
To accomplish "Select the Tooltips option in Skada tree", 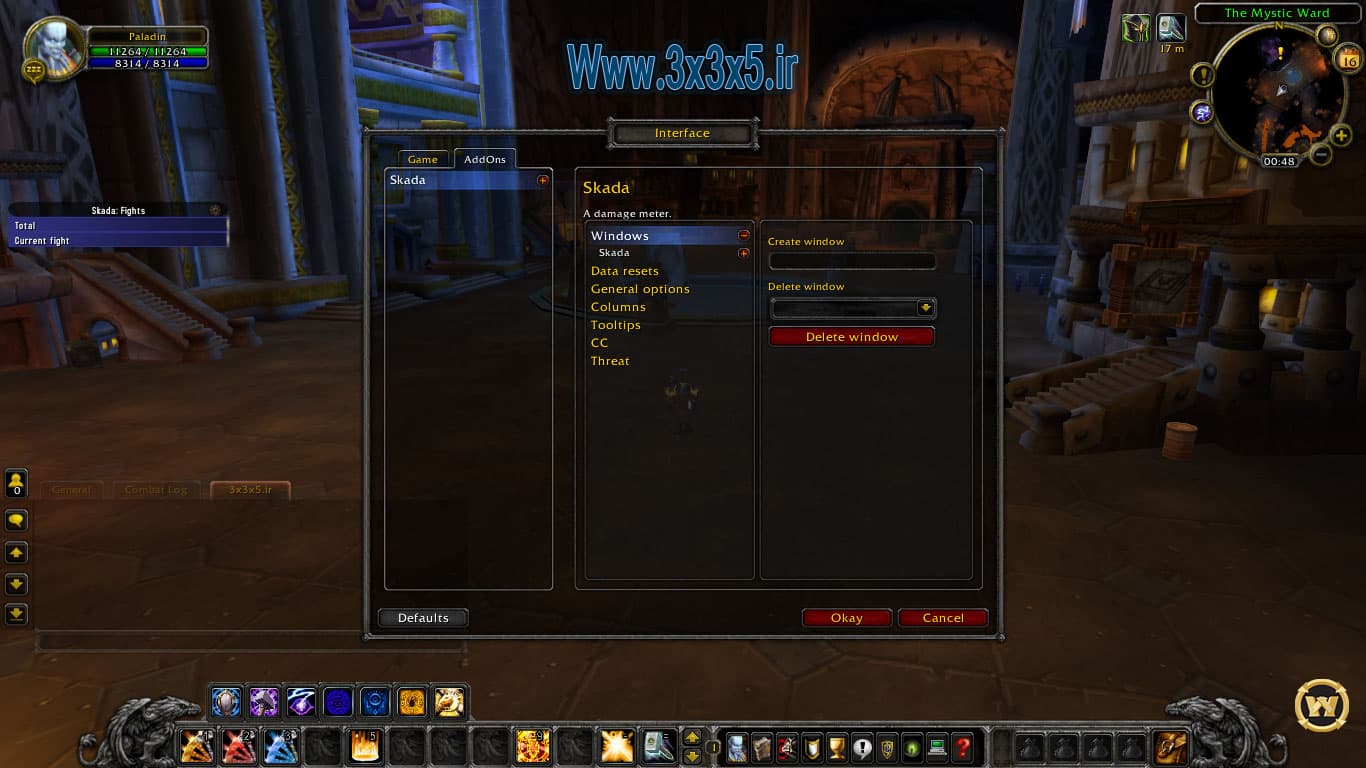I will pos(616,325).
